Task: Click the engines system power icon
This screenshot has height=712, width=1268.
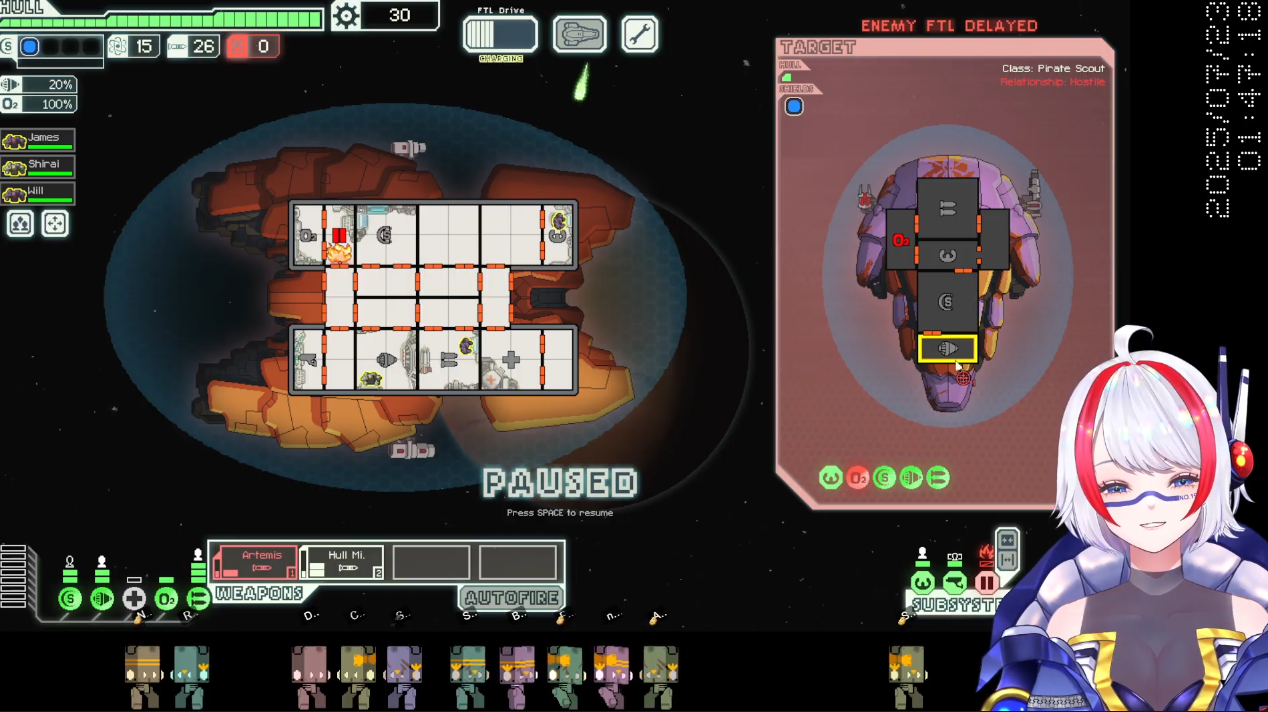Action: (102, 599)
